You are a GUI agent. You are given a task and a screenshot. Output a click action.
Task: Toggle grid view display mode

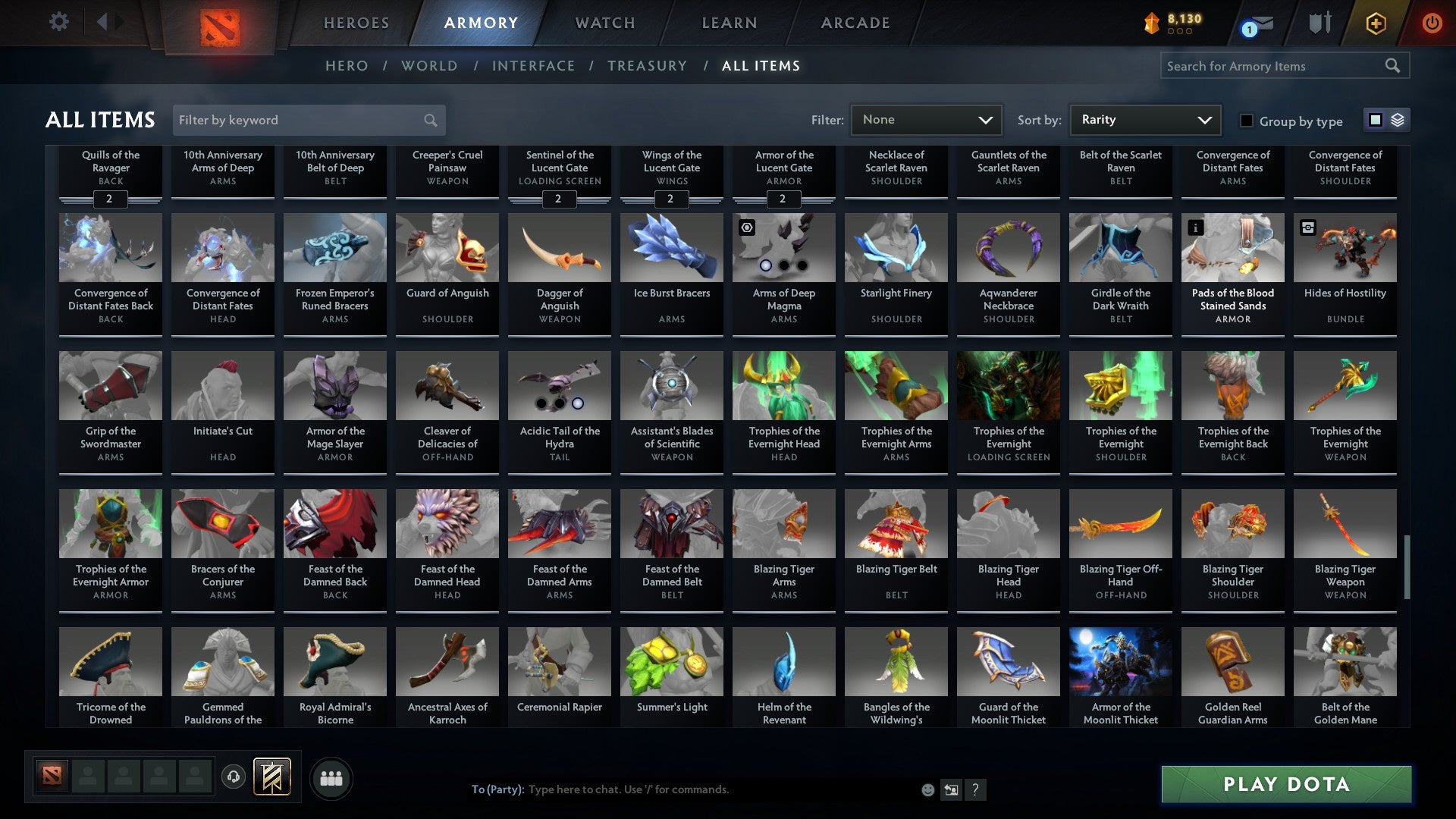click(1374, 120)
